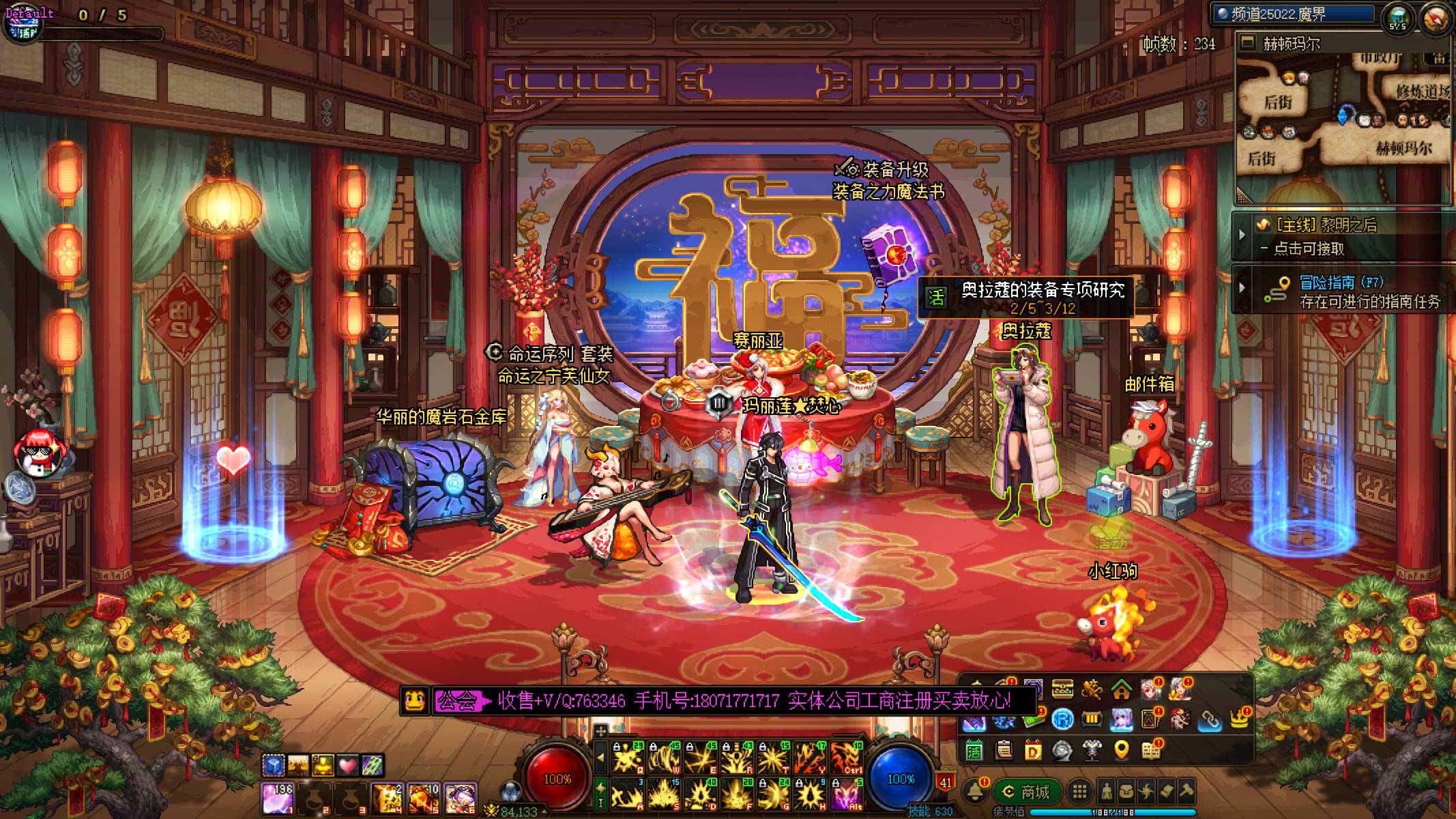Click the yellow map pin icon

point(1121,750)
